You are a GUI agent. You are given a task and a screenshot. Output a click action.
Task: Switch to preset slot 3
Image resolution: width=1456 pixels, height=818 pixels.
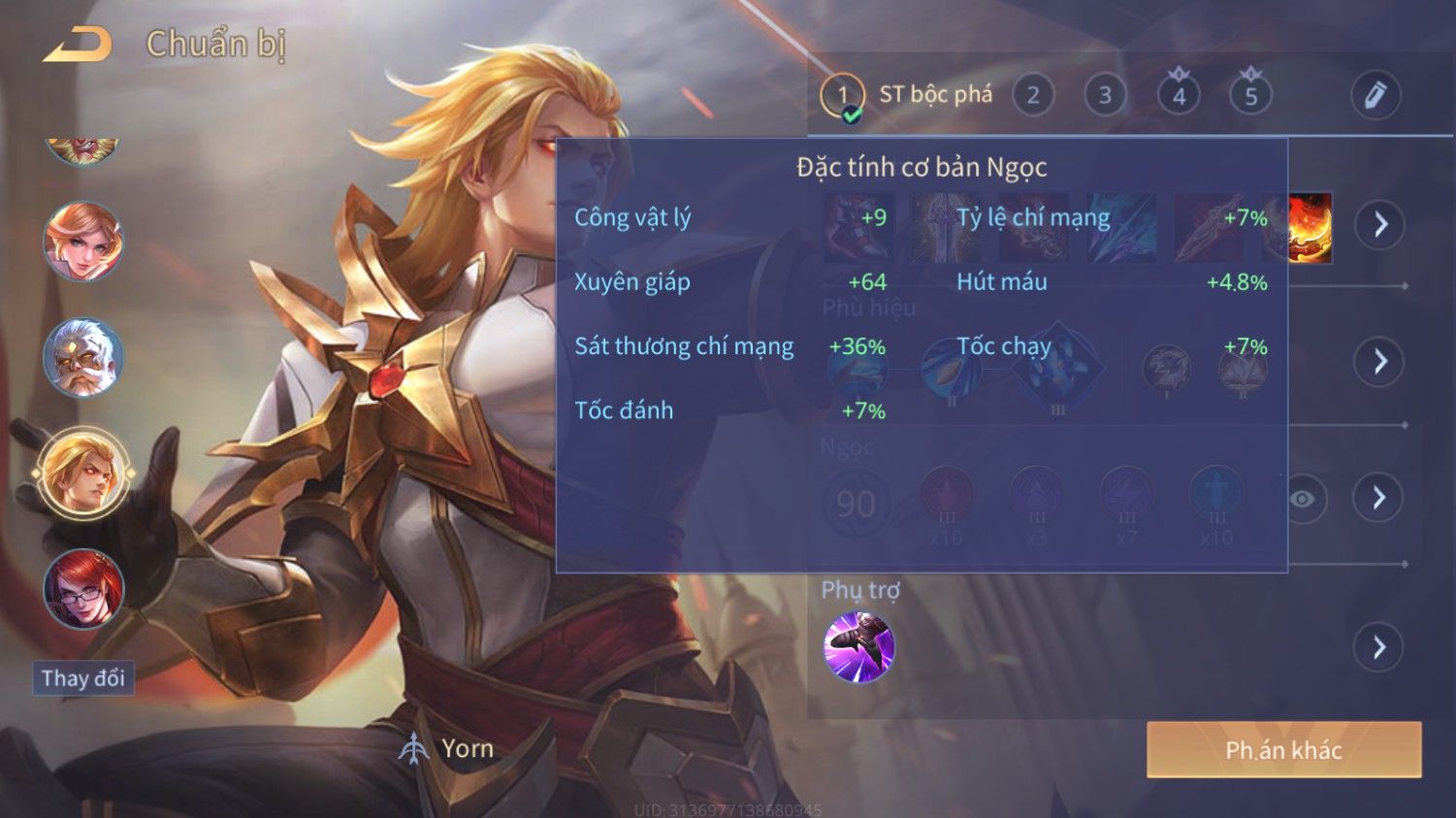tap(1105, 96)
